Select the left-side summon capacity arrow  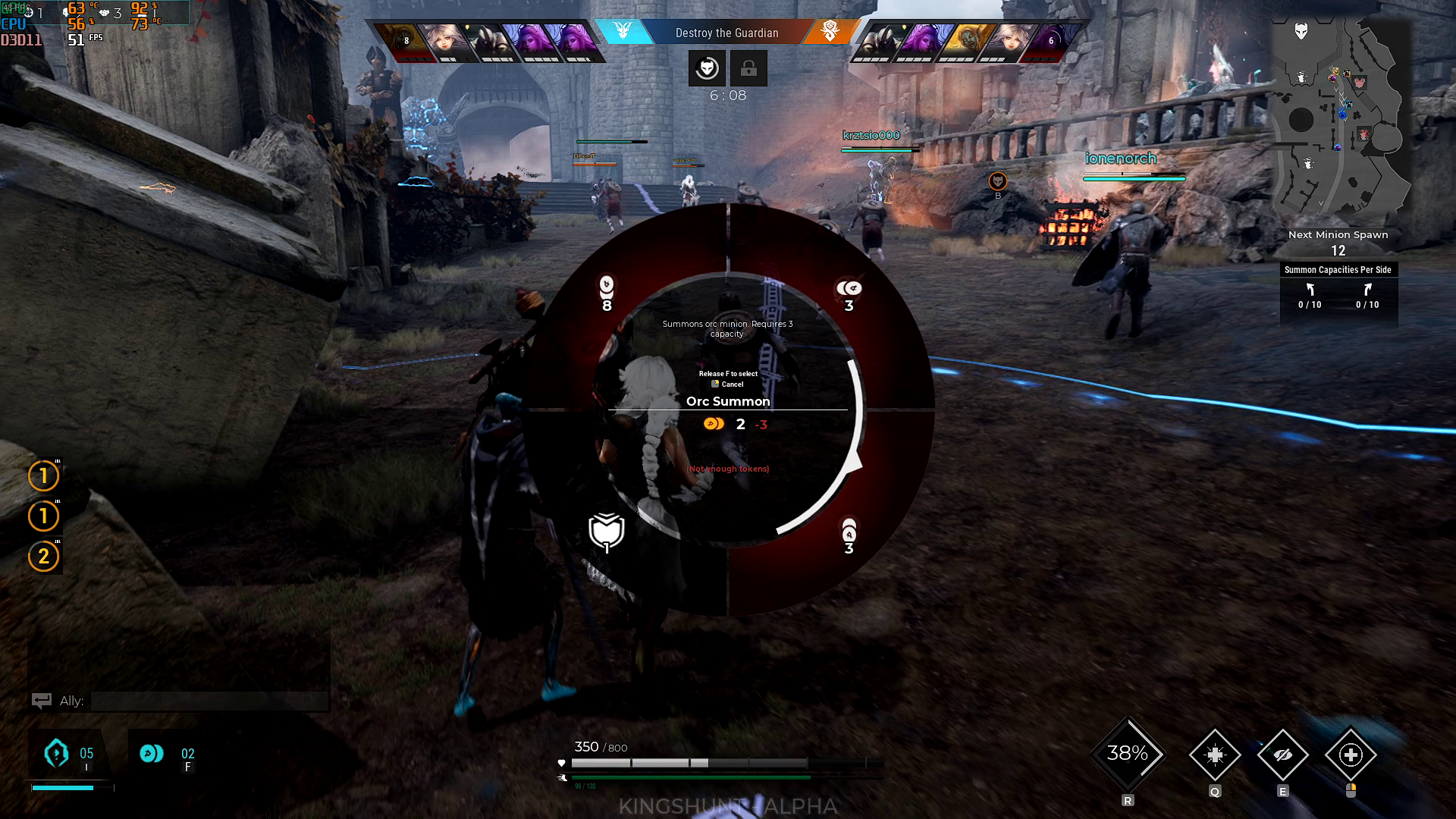(1310, 290)
